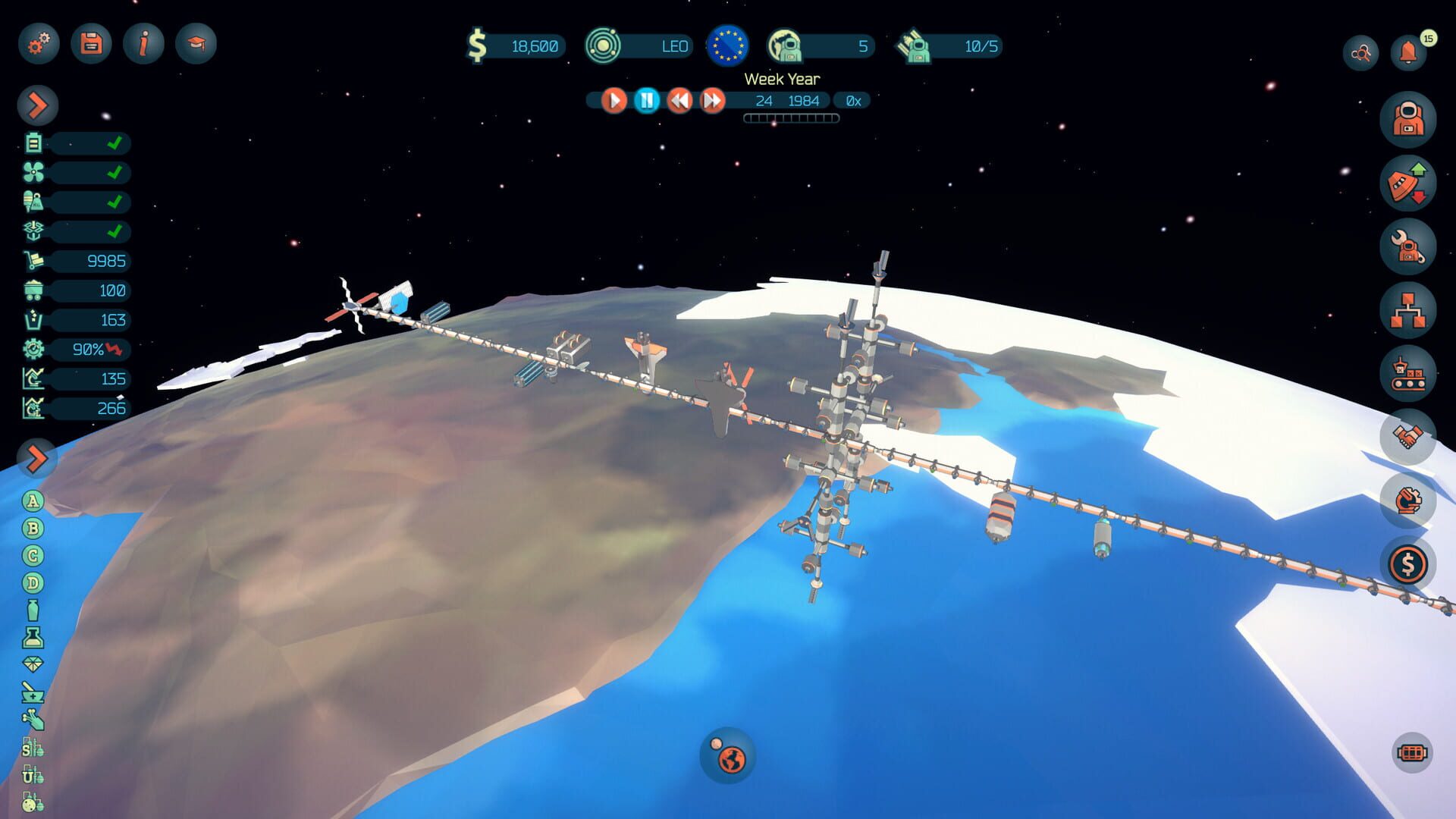Fast-forward the game speed
Viewport: 1456px width, 819px height.
(711, 99)
